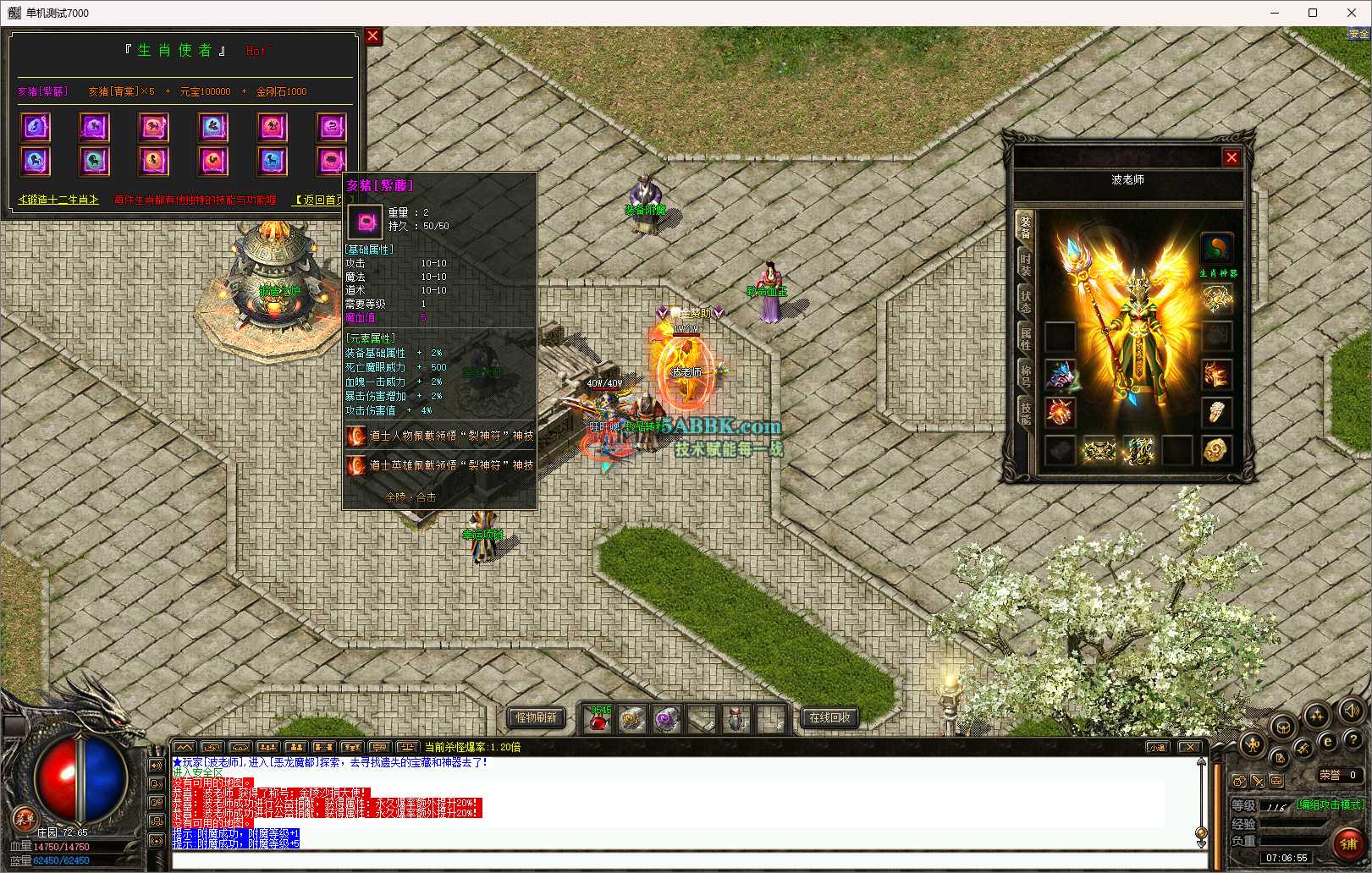Maximize the game window

(x=1313, y=13)
